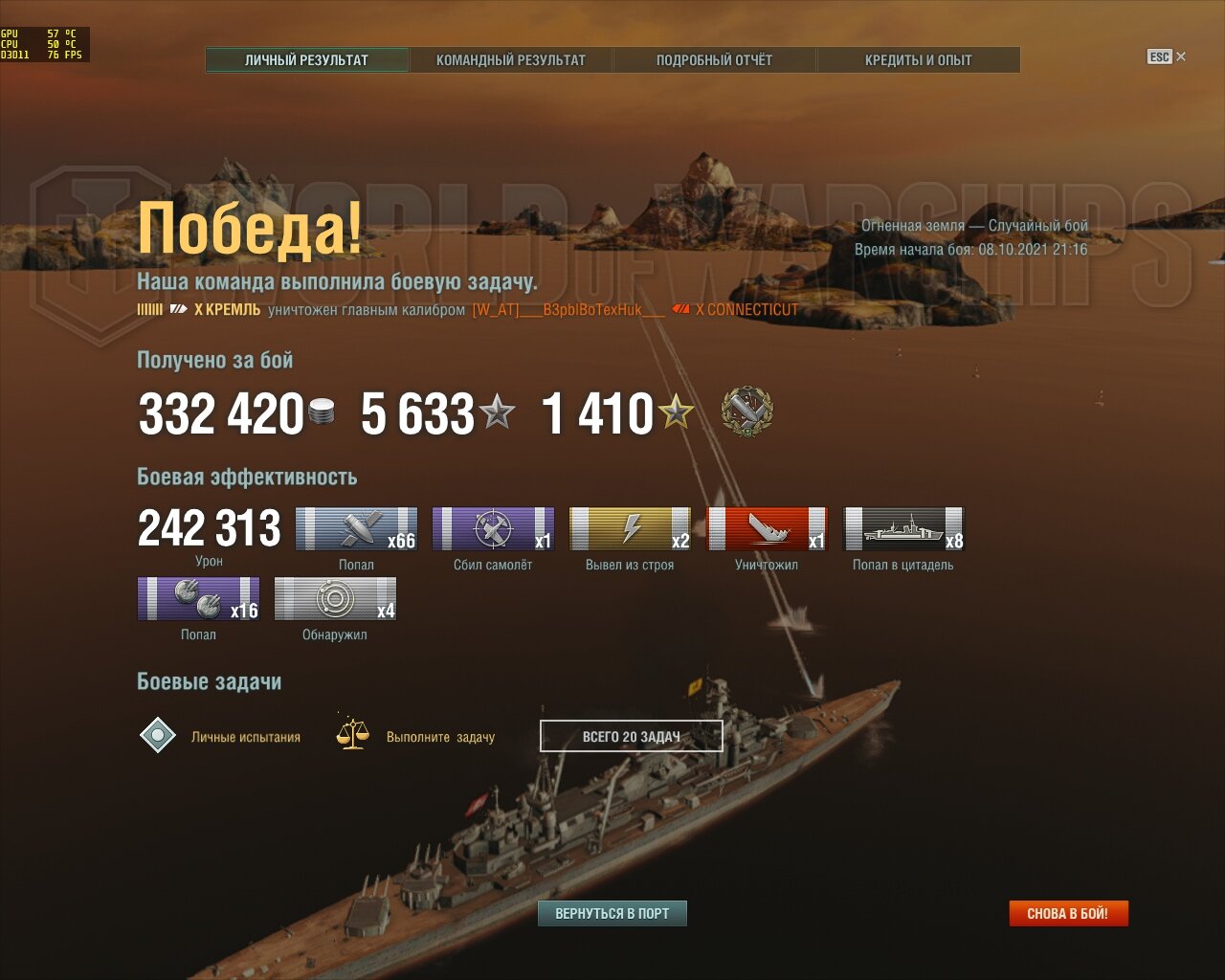Select the Личные испытания mission icon

(x=158, y=735)
